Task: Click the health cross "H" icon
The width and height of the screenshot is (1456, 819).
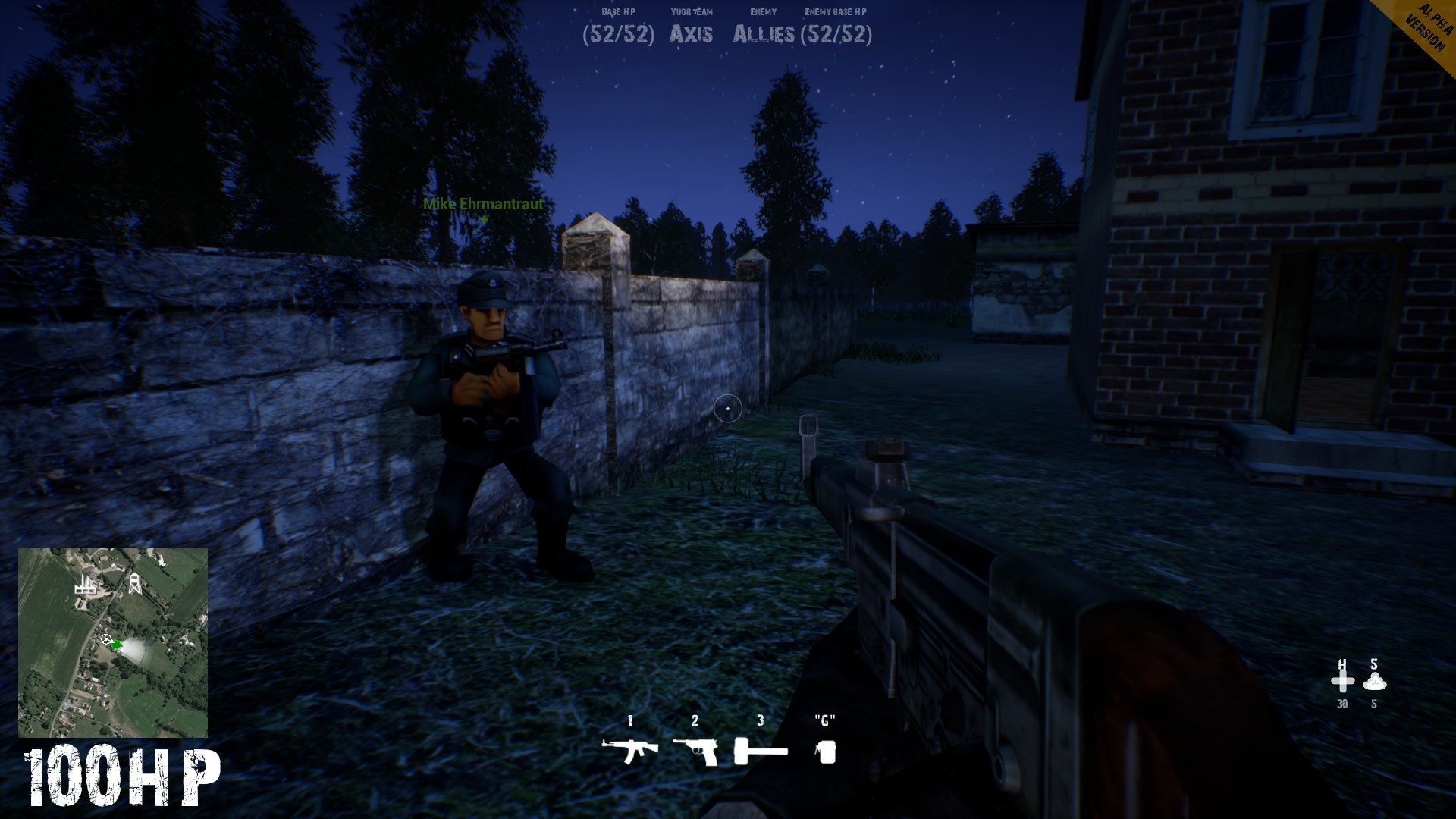Action: click(1342, 681)
